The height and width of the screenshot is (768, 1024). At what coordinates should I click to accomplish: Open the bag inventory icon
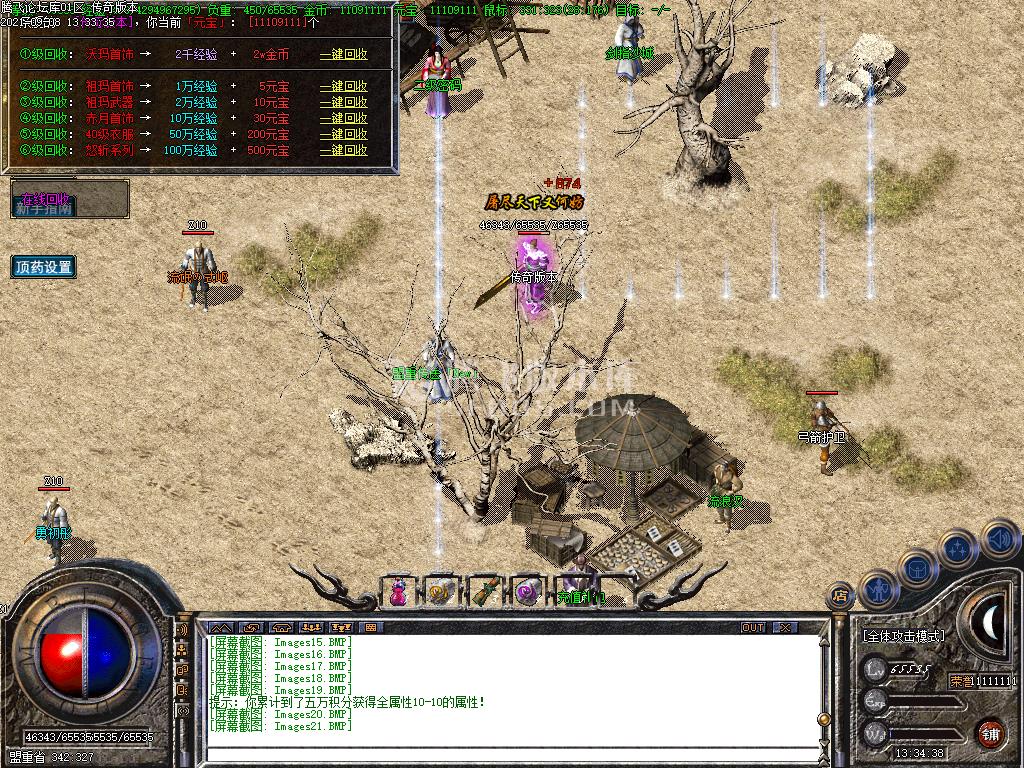pos(917,568)
